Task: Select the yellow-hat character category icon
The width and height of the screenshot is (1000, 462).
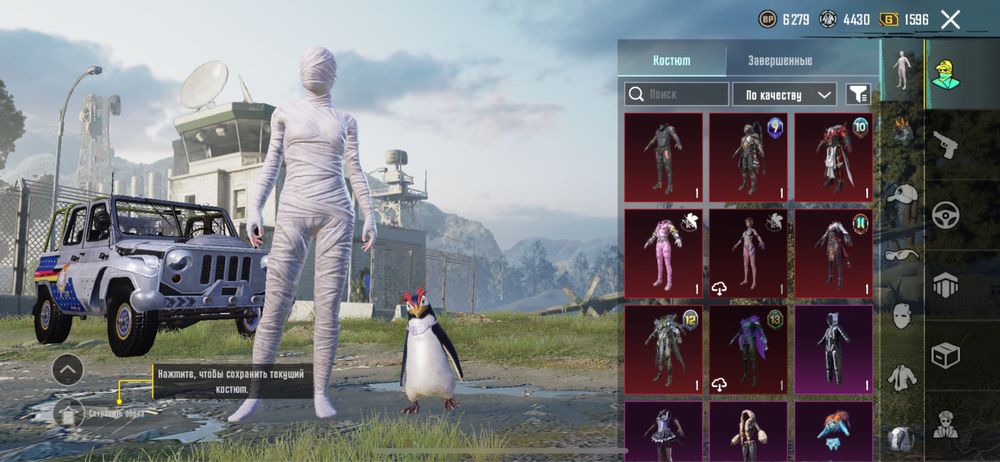Action: [x=945, y=74]
